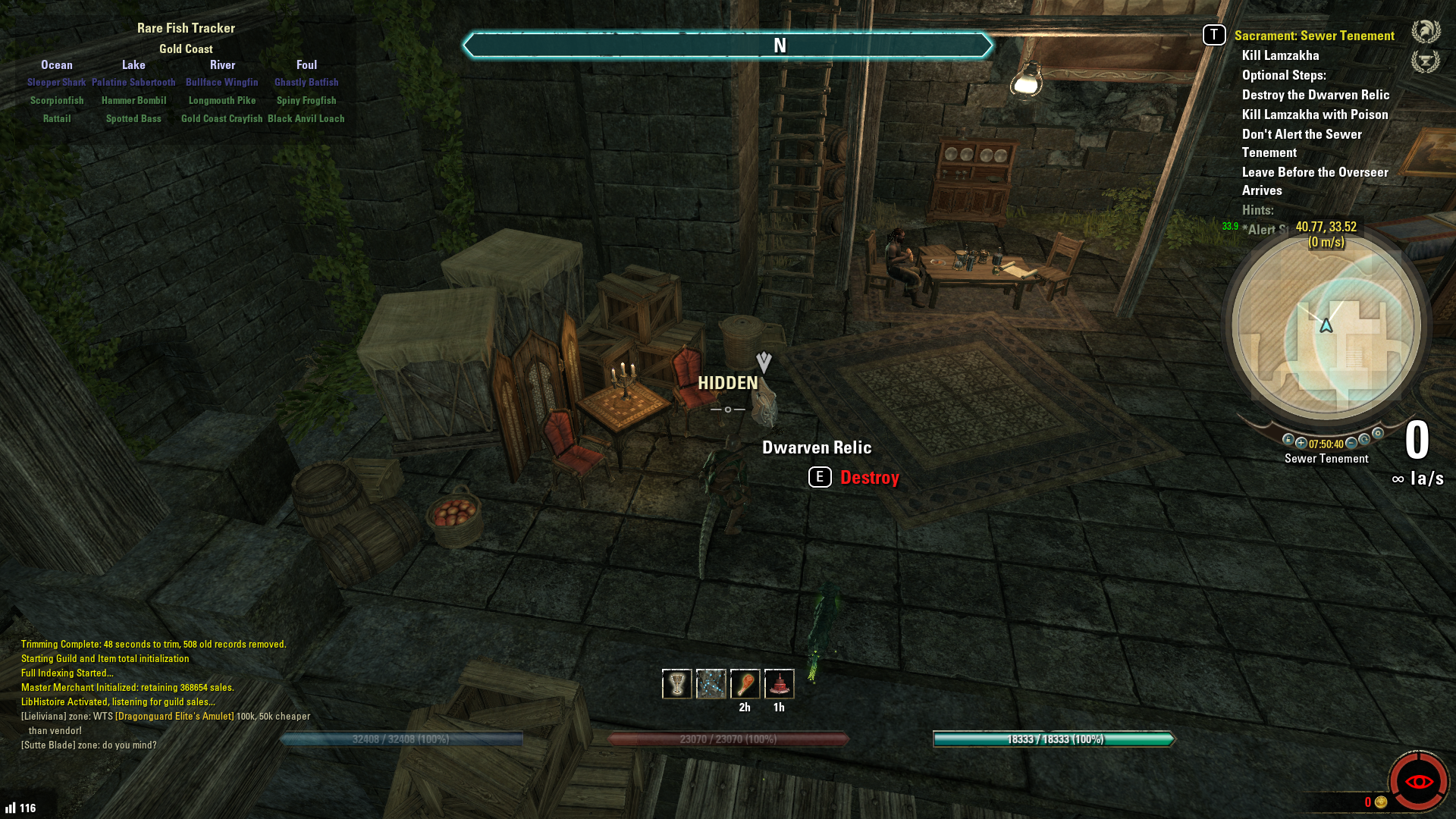This screenshot has width=1456, height=819.
Task: Click the helmet laurel icon
Action: click(x=1425, y=32)
